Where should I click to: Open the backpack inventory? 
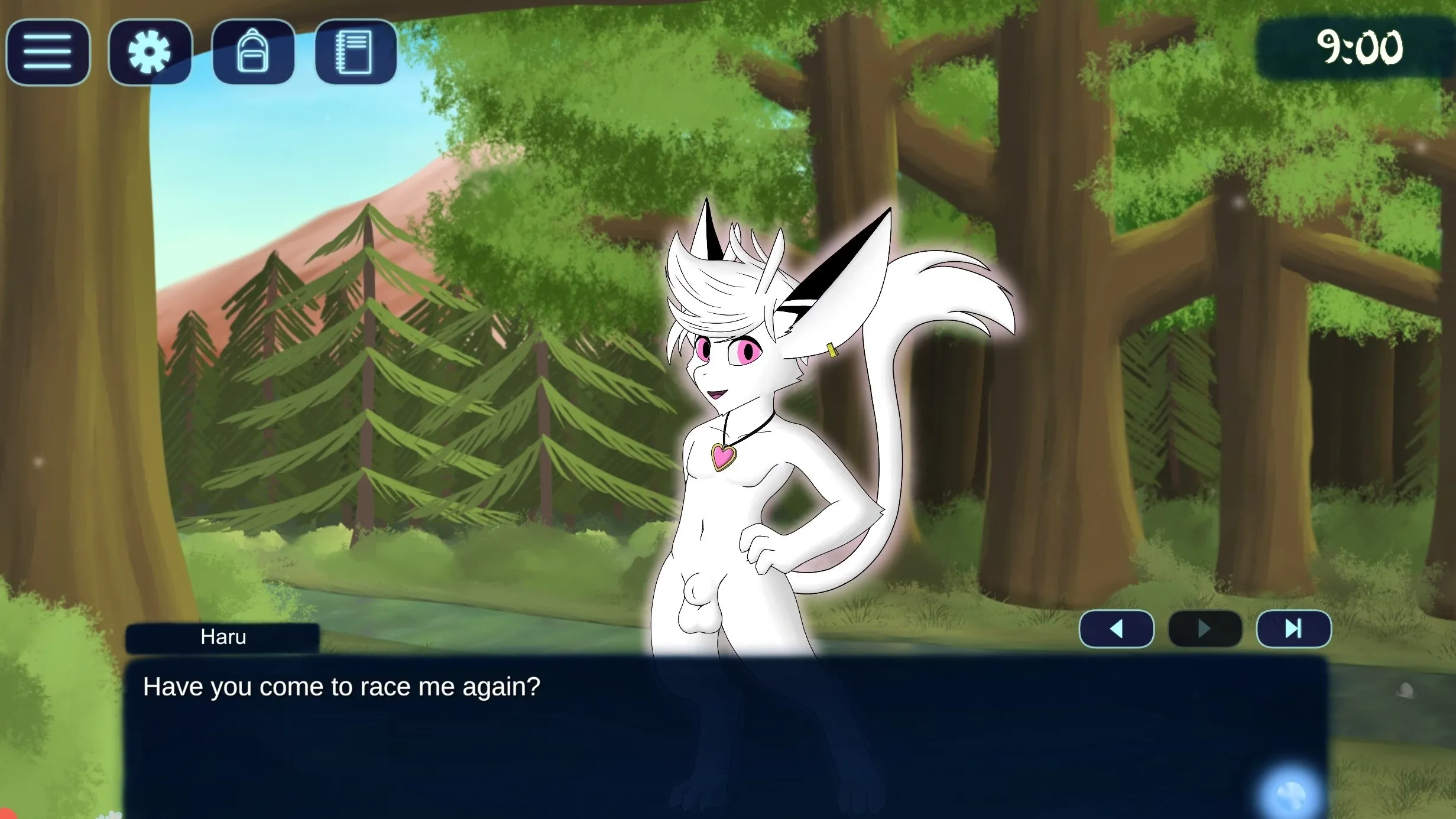253,52
